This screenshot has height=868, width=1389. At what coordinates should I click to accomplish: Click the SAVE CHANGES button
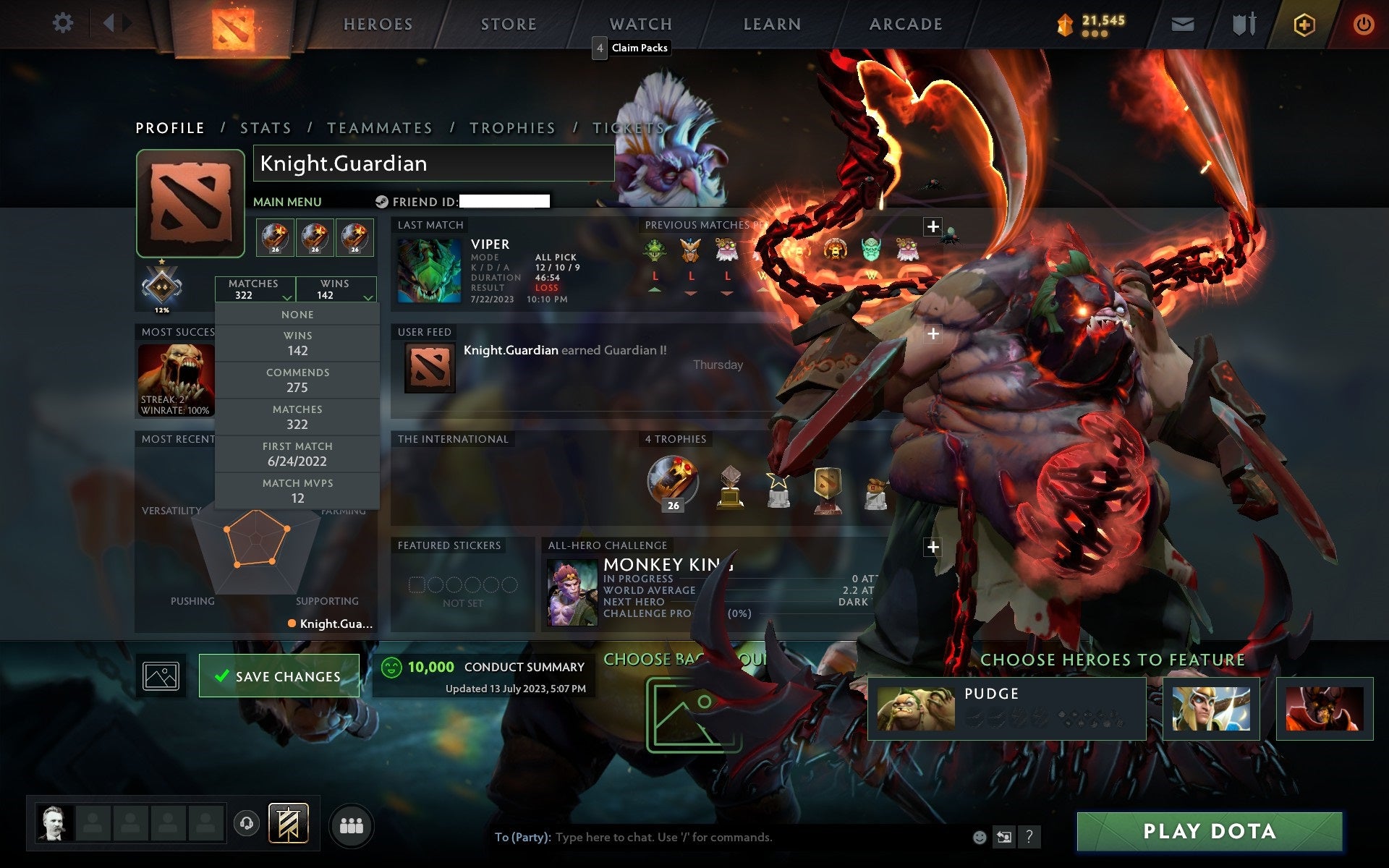coord(279,675)
